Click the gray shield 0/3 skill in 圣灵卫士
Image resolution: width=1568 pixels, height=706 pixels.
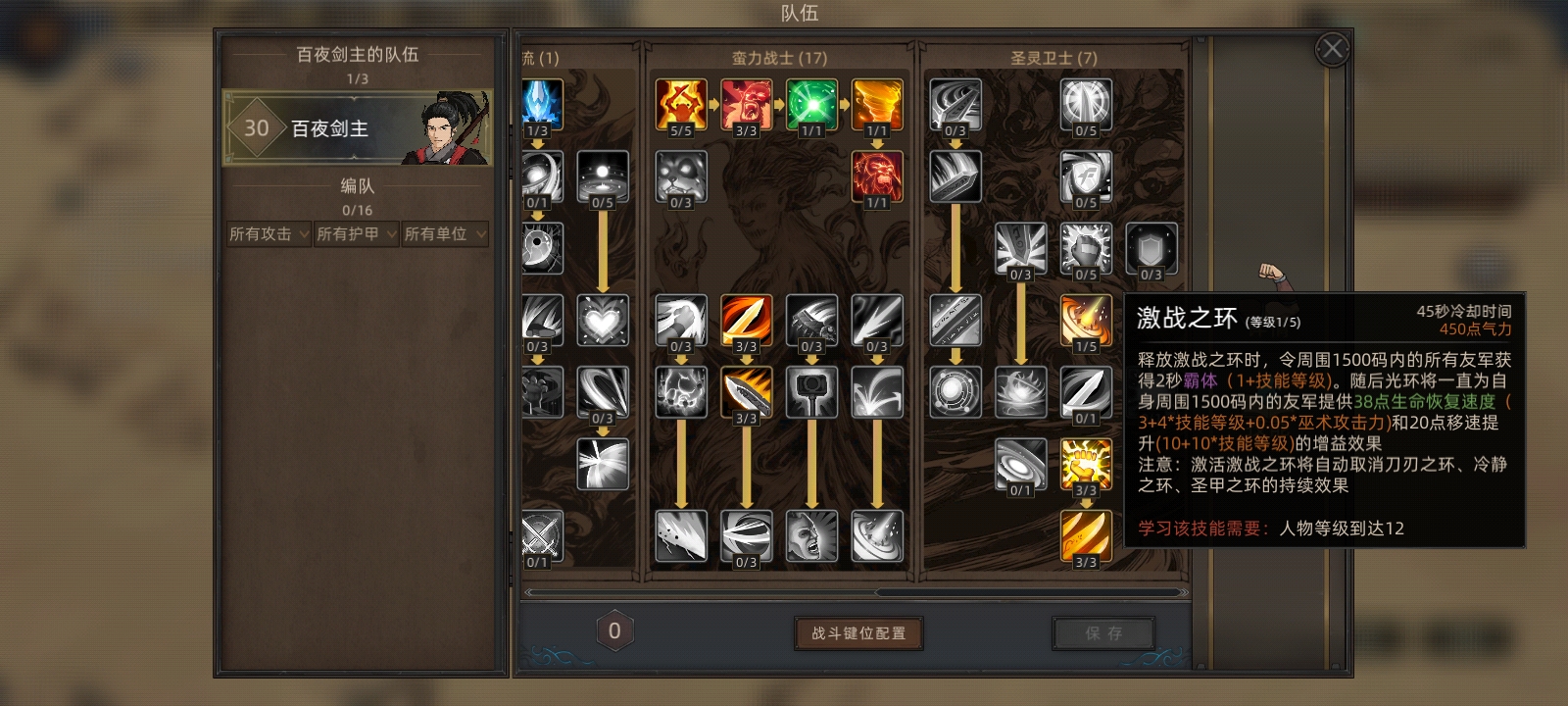1151,249
